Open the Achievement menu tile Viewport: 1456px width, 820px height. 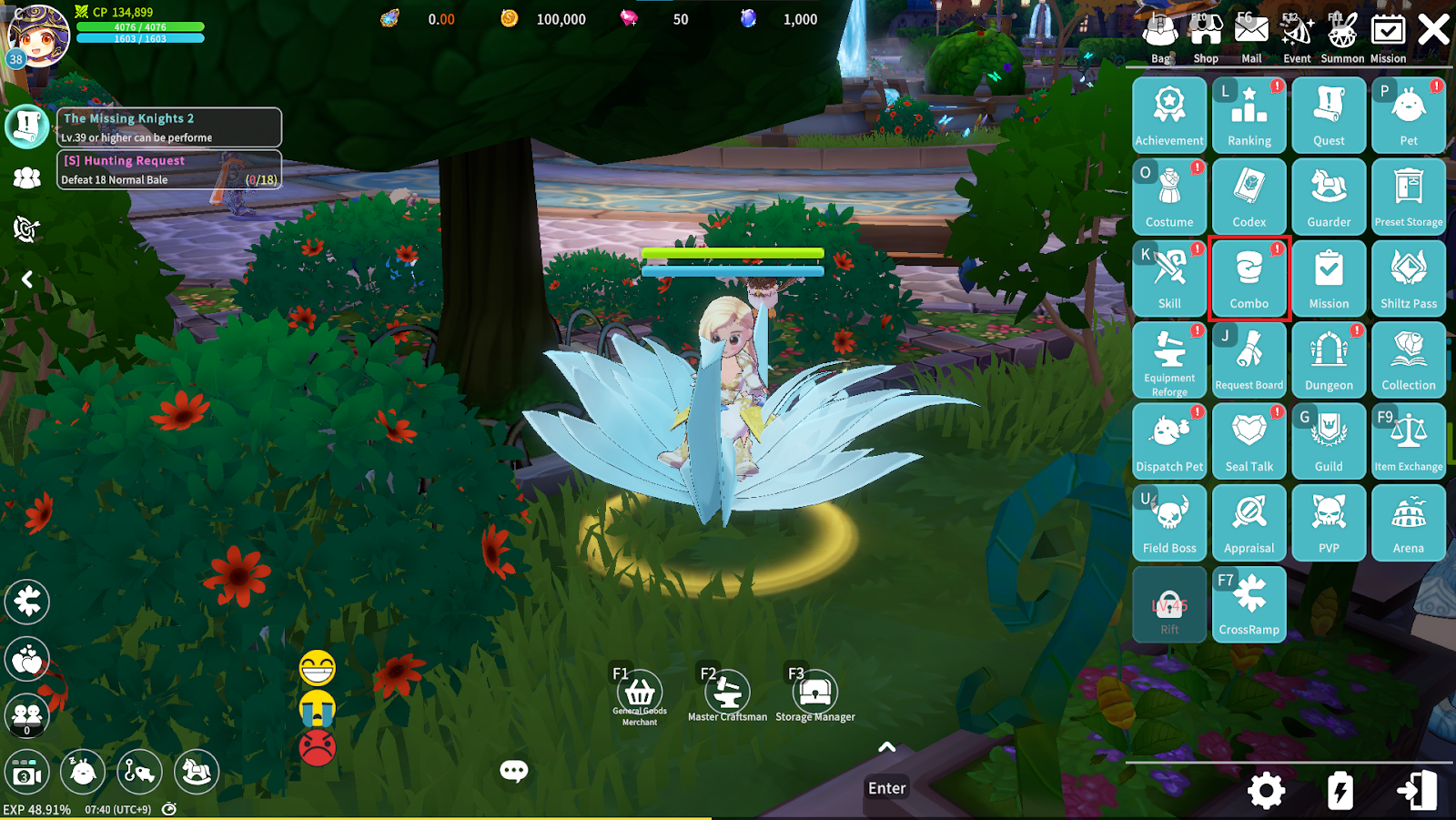(x=1169, y=115)
